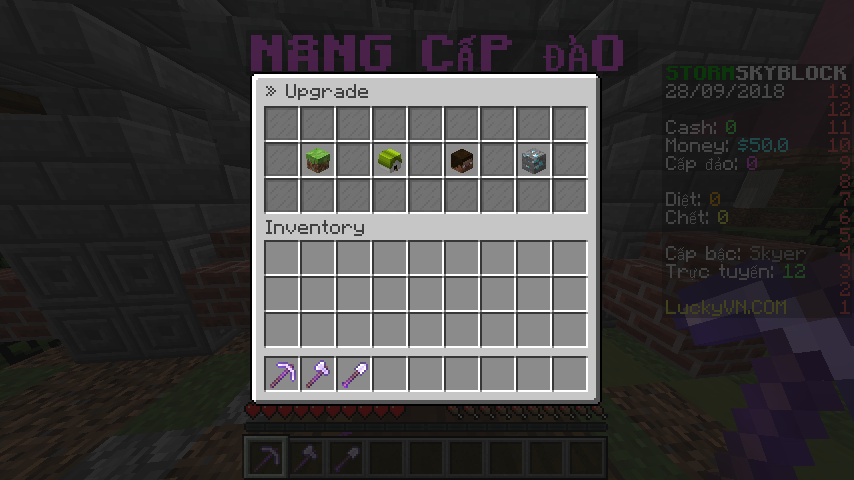Select the grass block in Upgrade menu

click(x=319, y=160)
